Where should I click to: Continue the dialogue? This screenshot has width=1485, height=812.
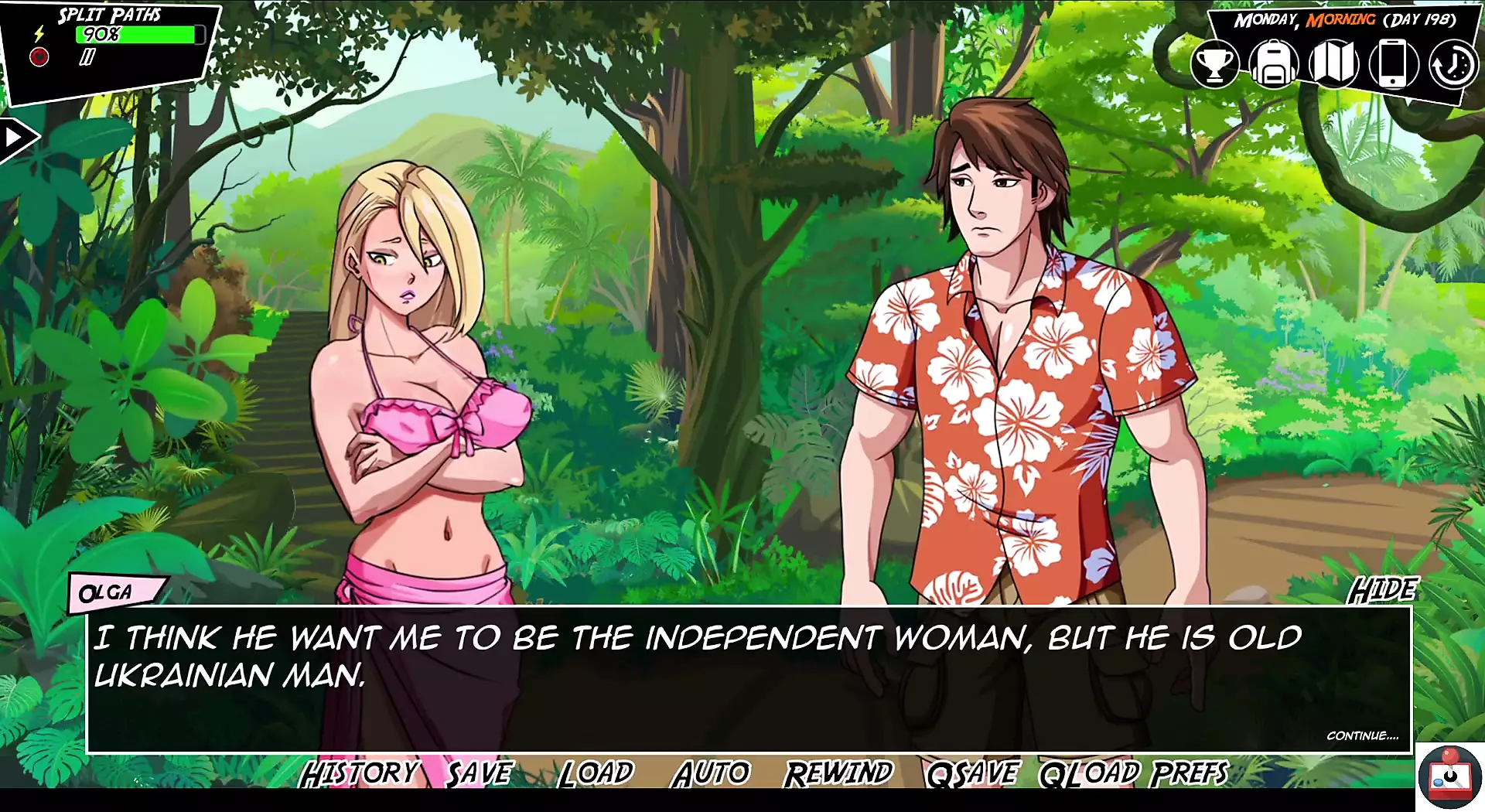1362,735
